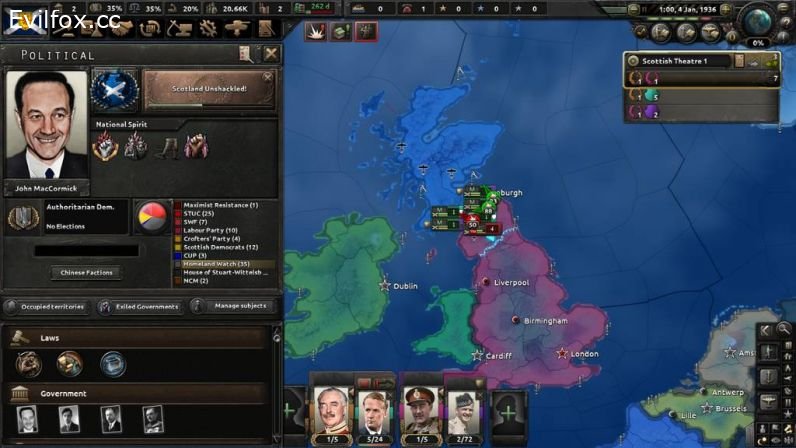
Task: Close the Political panel
Action: (271, 54)
